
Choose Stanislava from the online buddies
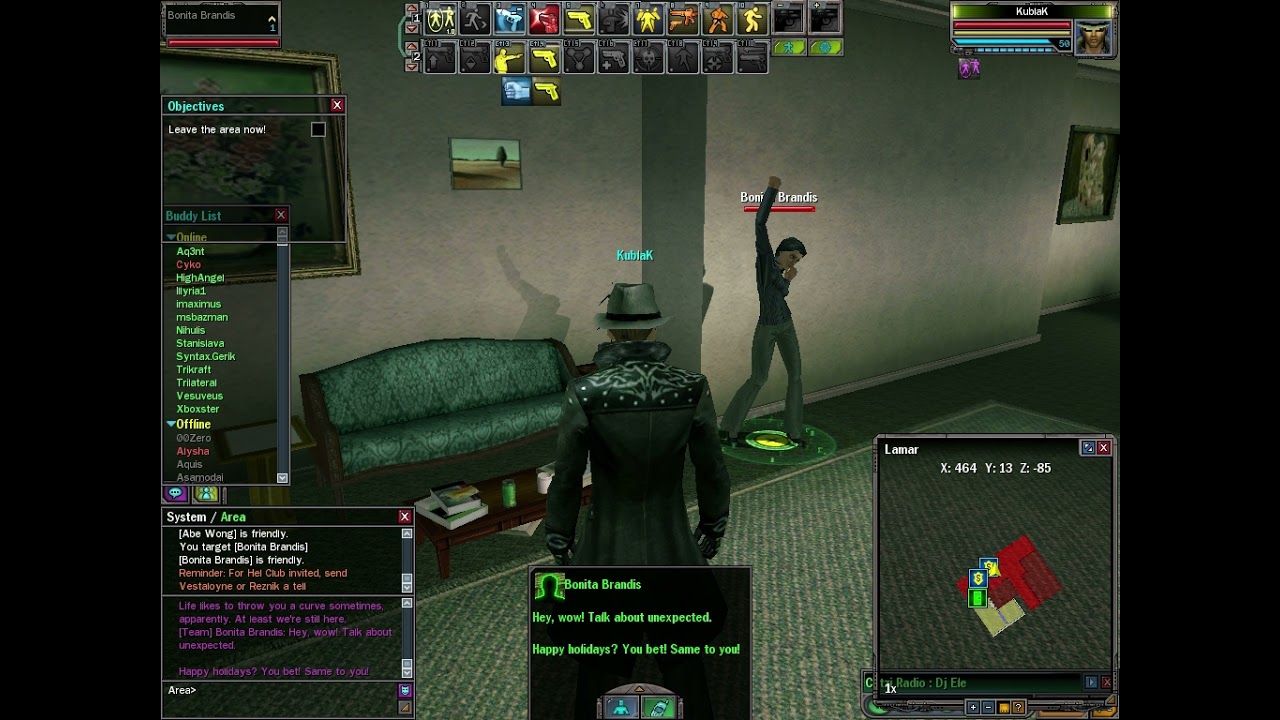pos(200,343)
